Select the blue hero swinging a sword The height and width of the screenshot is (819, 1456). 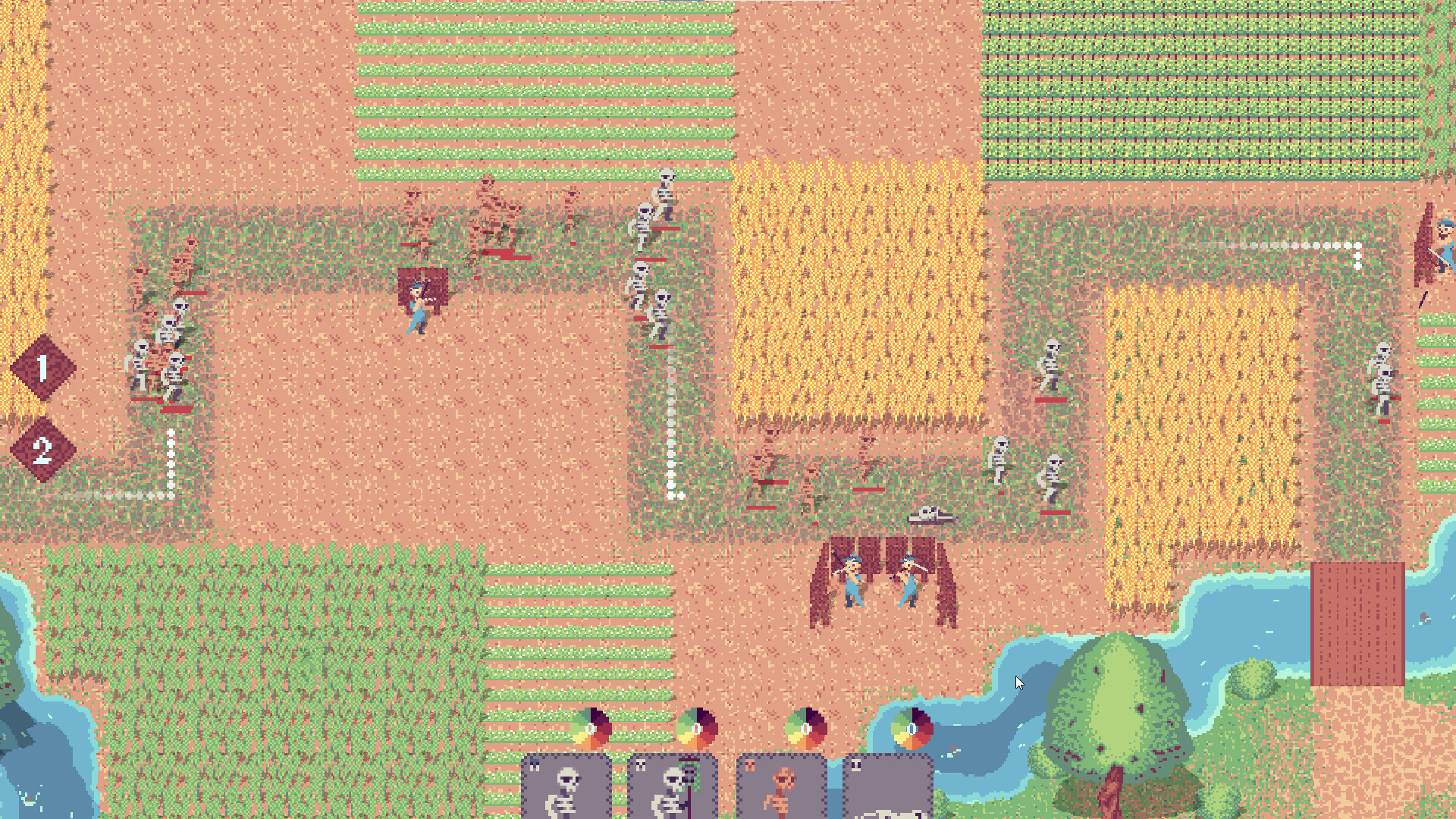coord(417,303)
